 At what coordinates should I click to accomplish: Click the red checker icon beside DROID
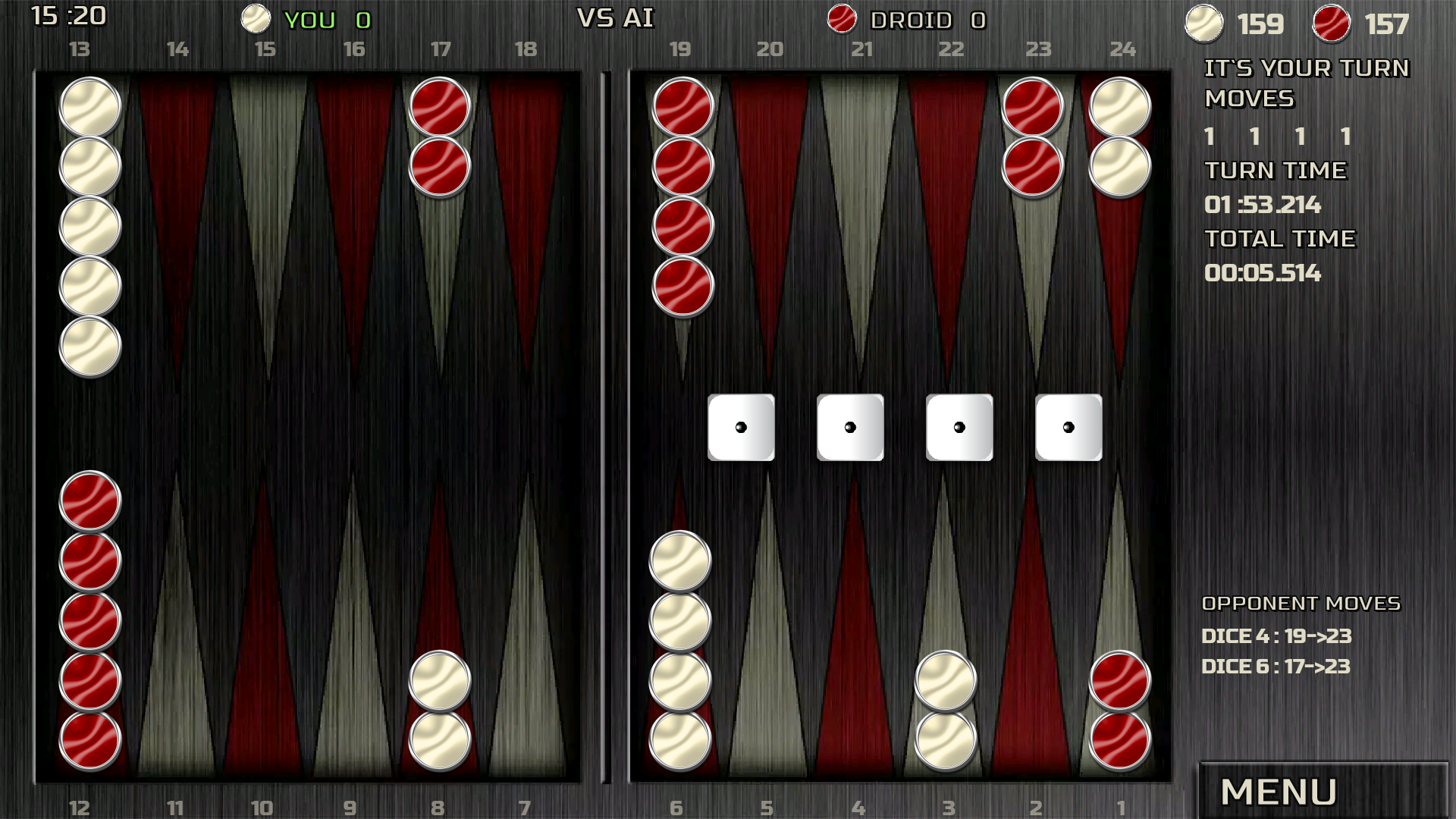coord(842,19)
